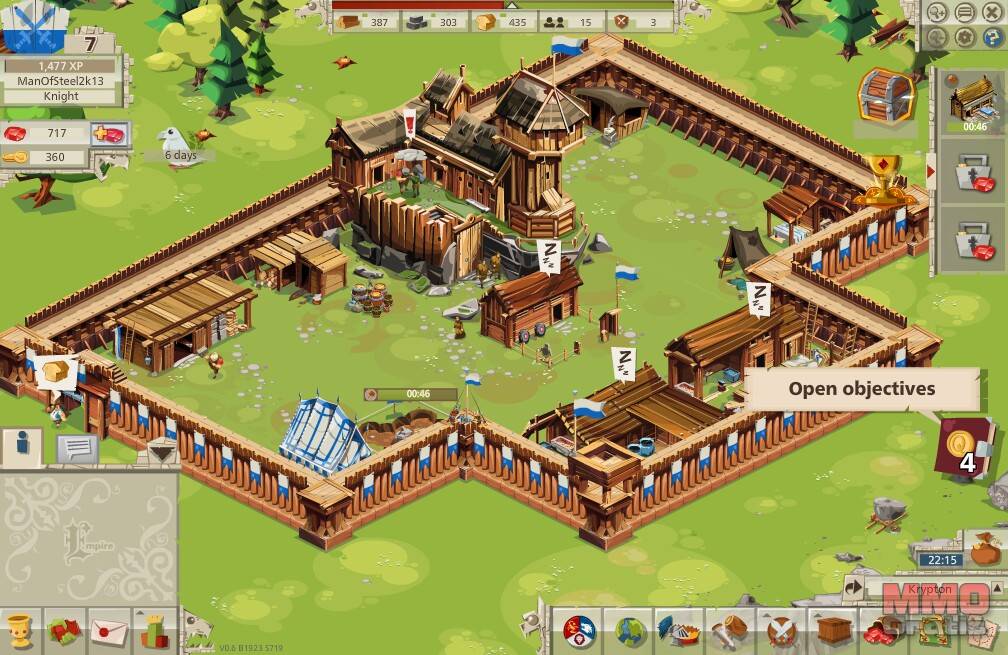1008x655 pixels.
Task: Buy more rubies with plus button
Action: (108, 134)
